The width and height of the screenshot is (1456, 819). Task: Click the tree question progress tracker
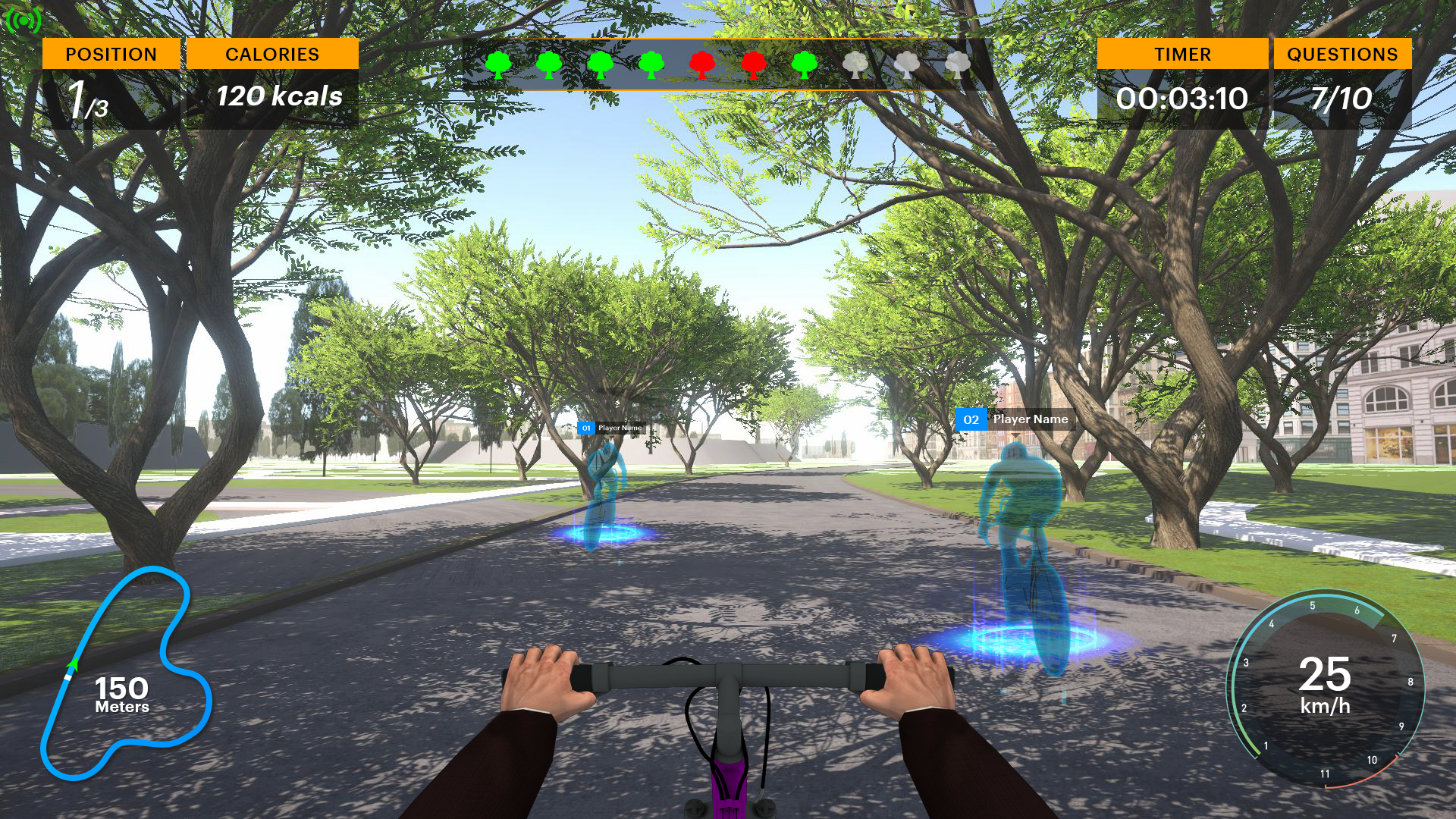(x=726, y=65)
